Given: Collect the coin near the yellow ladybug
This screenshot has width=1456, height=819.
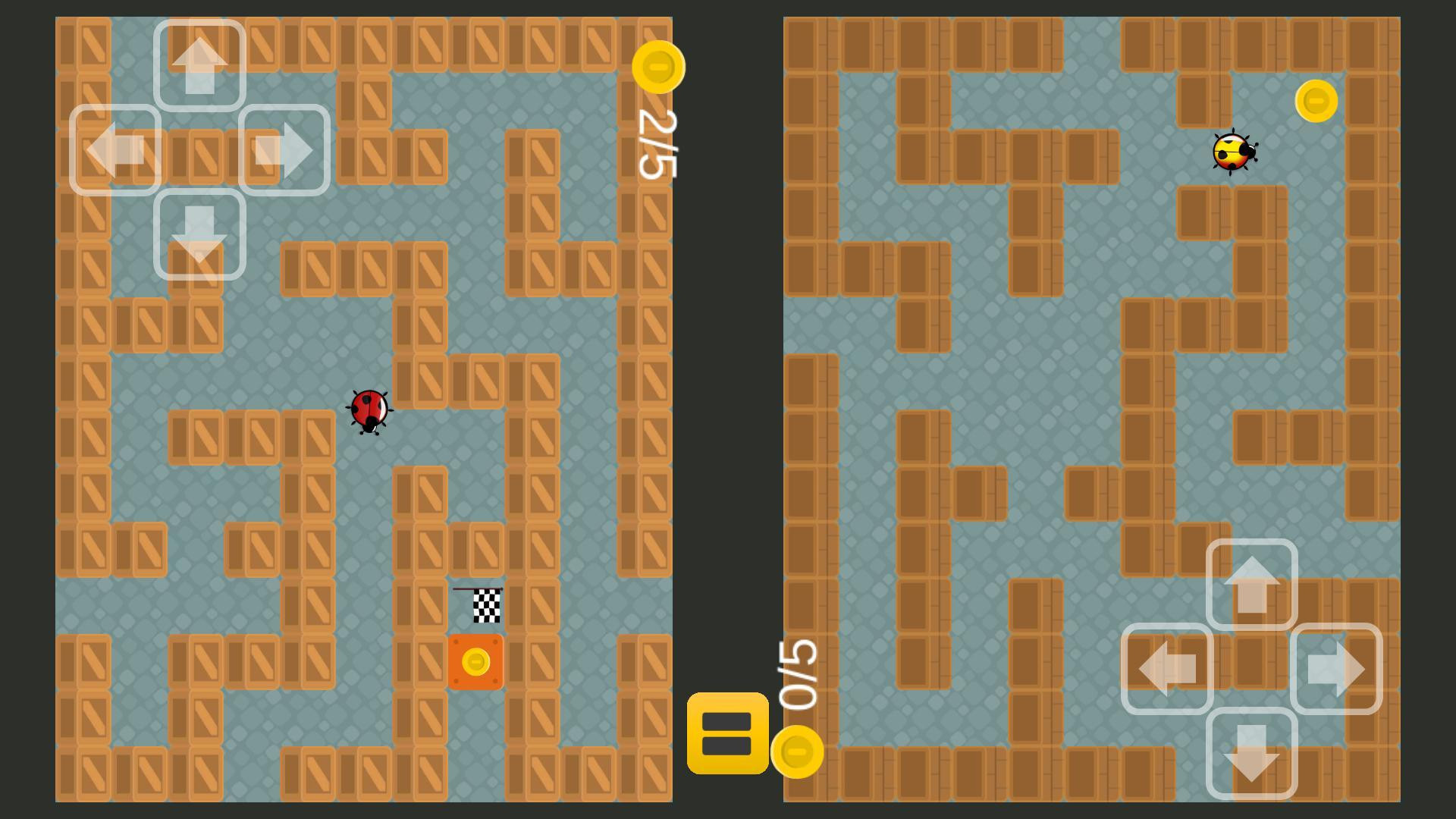Looking at the screenshot, I should [1316, 99].
